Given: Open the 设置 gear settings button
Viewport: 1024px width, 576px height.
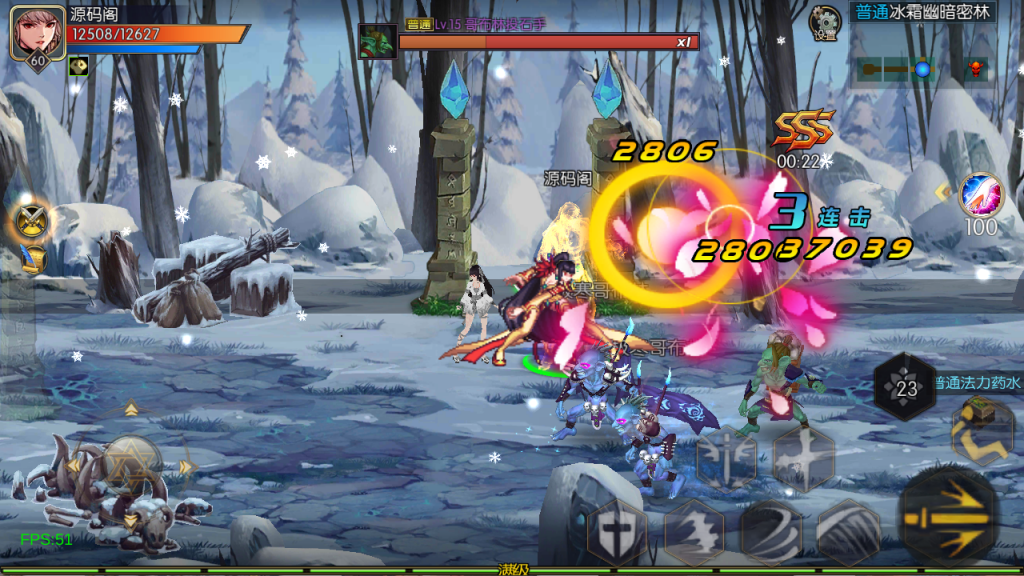Looking at the screenshot, I should coord(825,23).
